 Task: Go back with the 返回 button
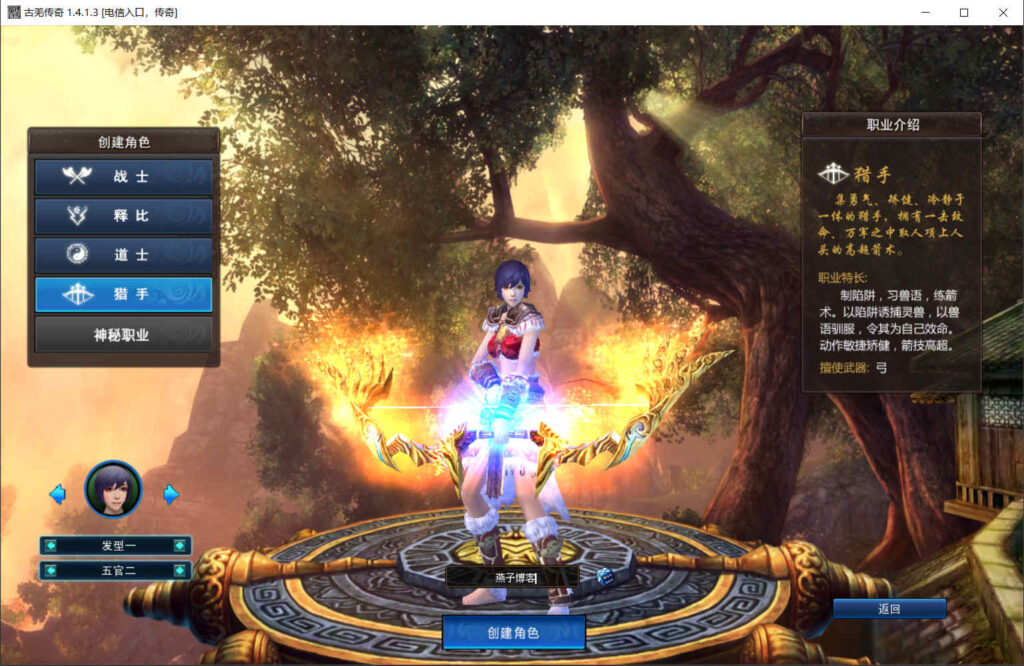pos(889,609)
